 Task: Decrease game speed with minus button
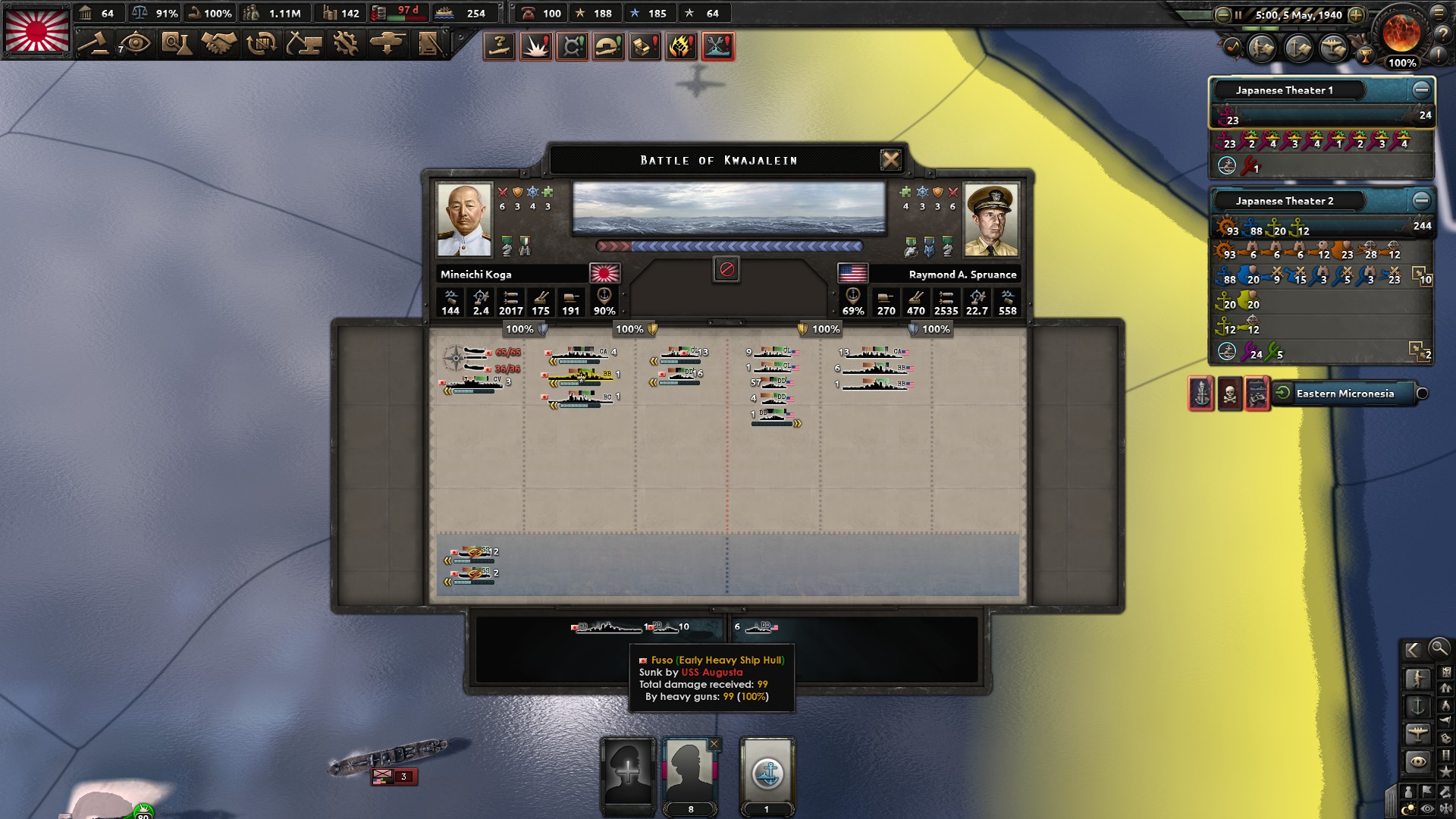click(1222, 14)
